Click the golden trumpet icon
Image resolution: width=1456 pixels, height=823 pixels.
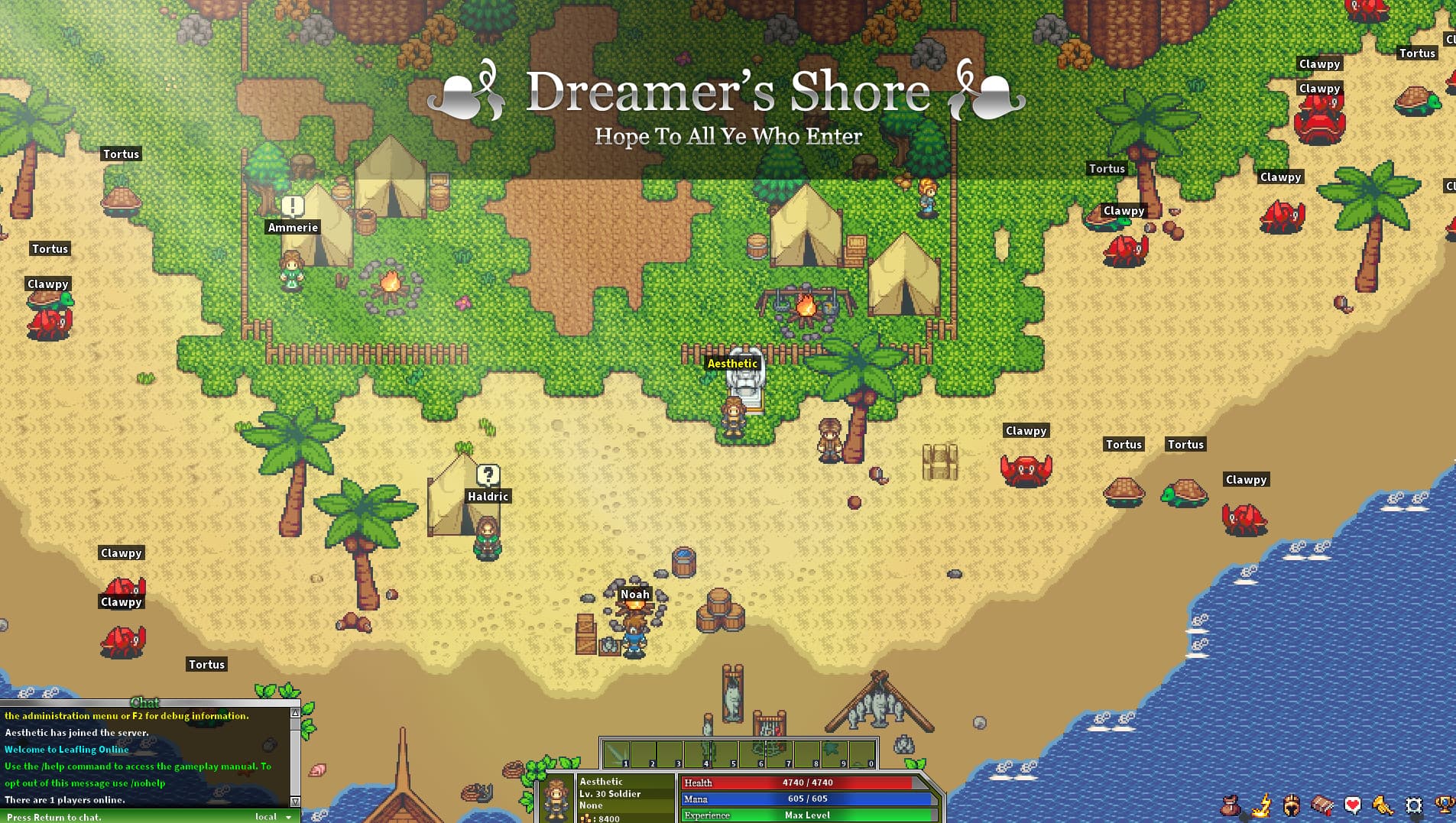pos(1383,805)
